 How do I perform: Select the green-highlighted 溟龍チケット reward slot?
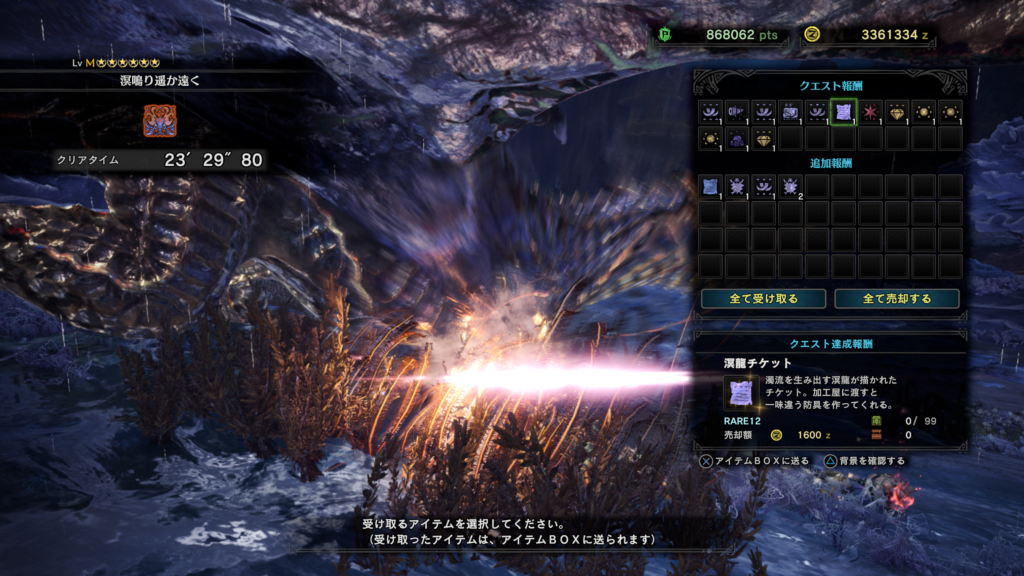pos(843,112)
